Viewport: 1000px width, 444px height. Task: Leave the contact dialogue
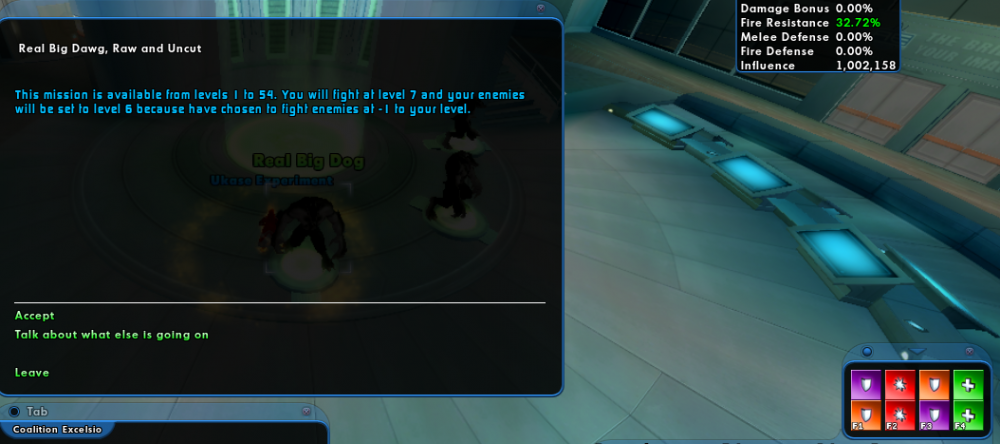[32, 373]
